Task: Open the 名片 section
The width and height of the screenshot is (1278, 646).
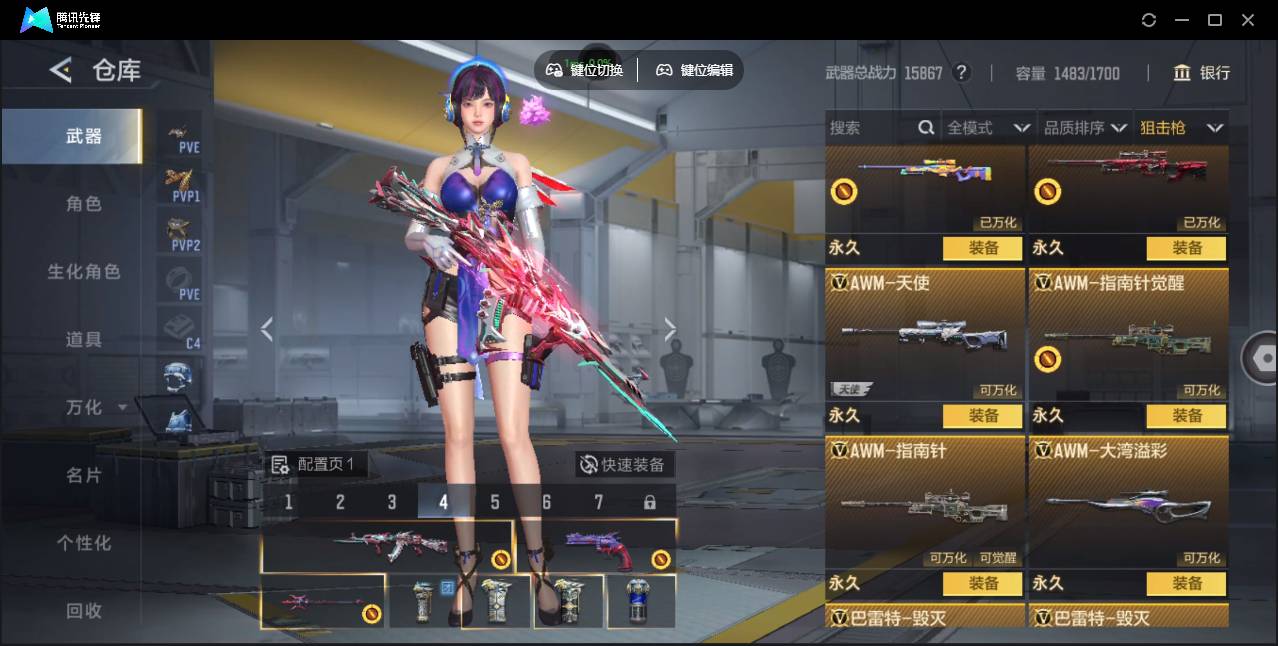Action: (84, 475)
